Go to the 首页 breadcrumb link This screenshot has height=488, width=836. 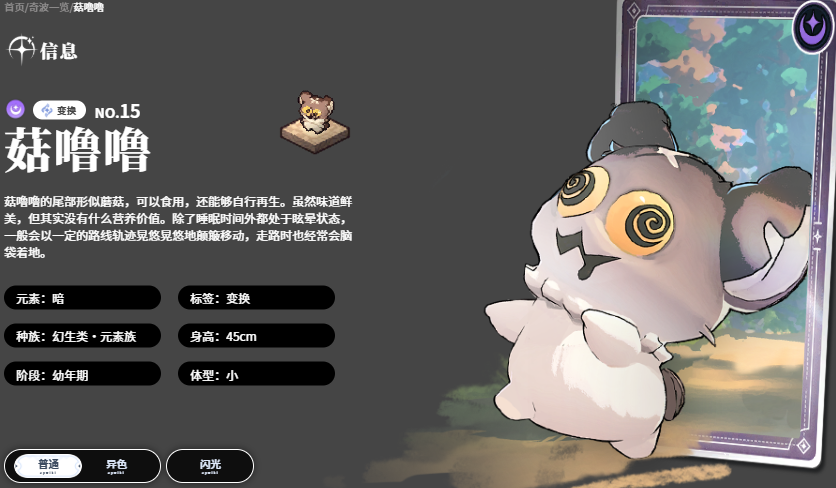click(x=14, y=7)
